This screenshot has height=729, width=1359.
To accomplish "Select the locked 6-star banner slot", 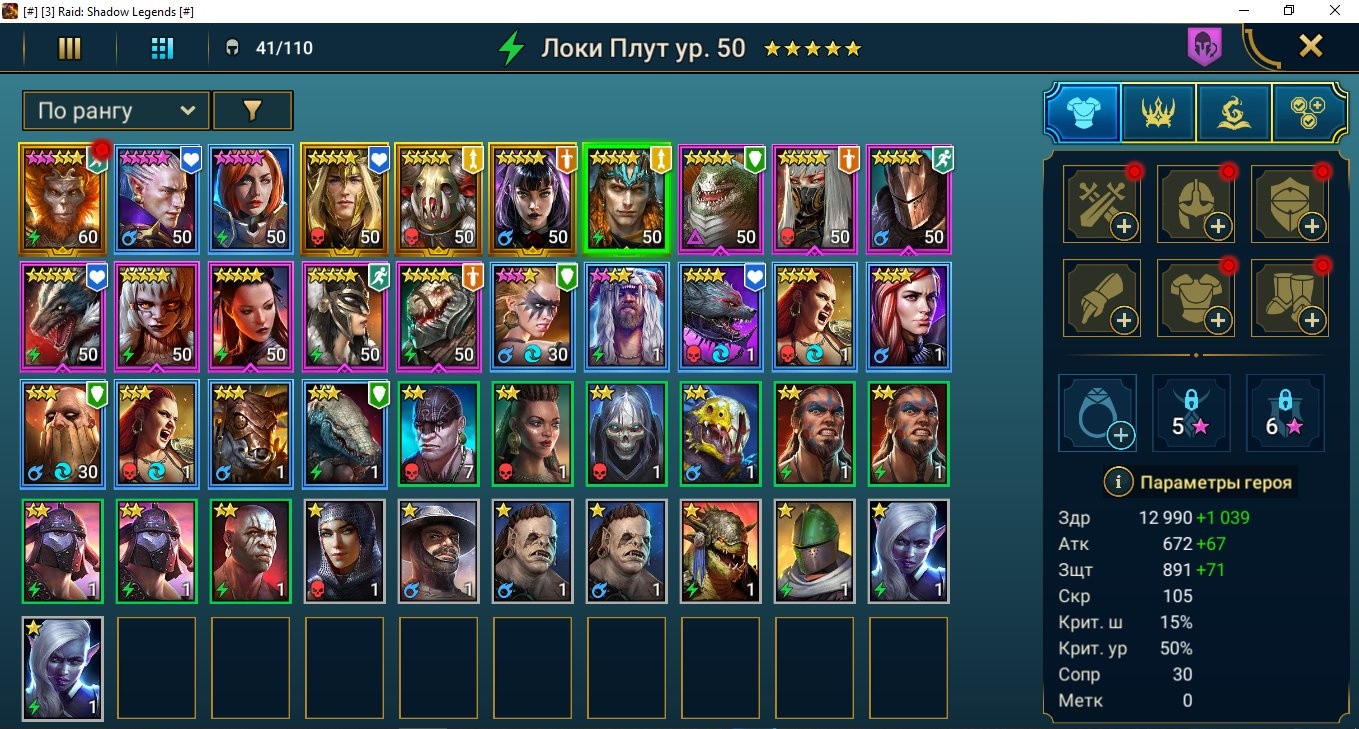I will point(1284,414).
